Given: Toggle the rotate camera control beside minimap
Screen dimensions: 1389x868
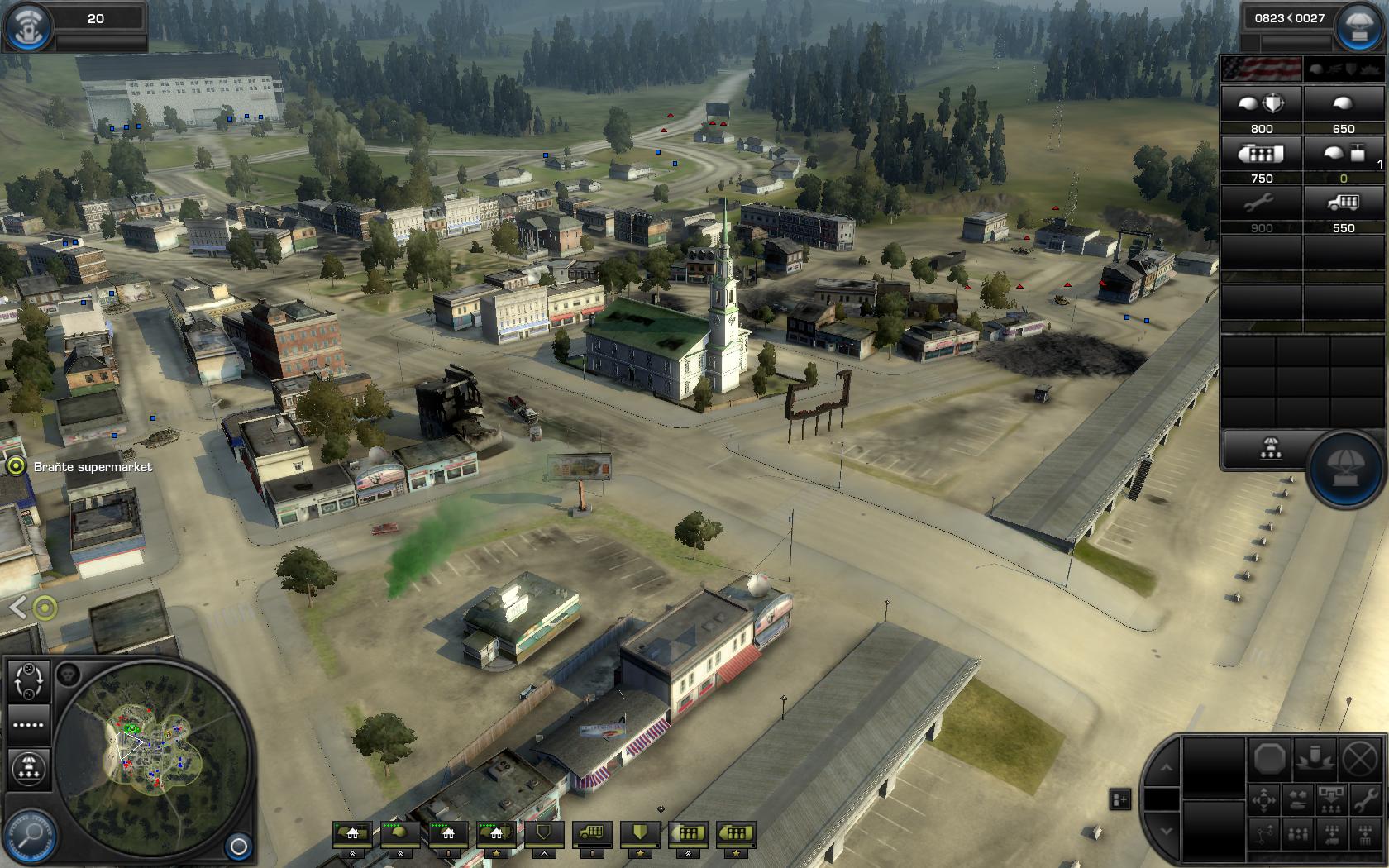Looking at the screenshot, I should [30, 681].
